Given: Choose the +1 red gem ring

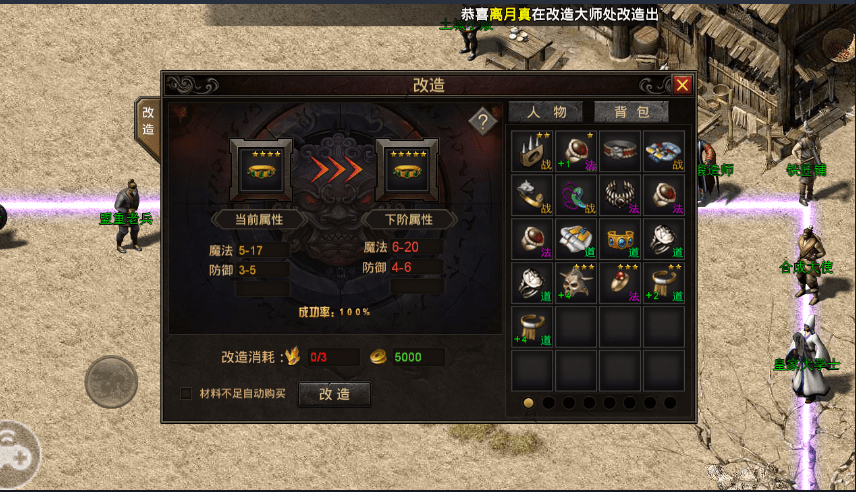Looking at the screenshot, I should point(577,151).
